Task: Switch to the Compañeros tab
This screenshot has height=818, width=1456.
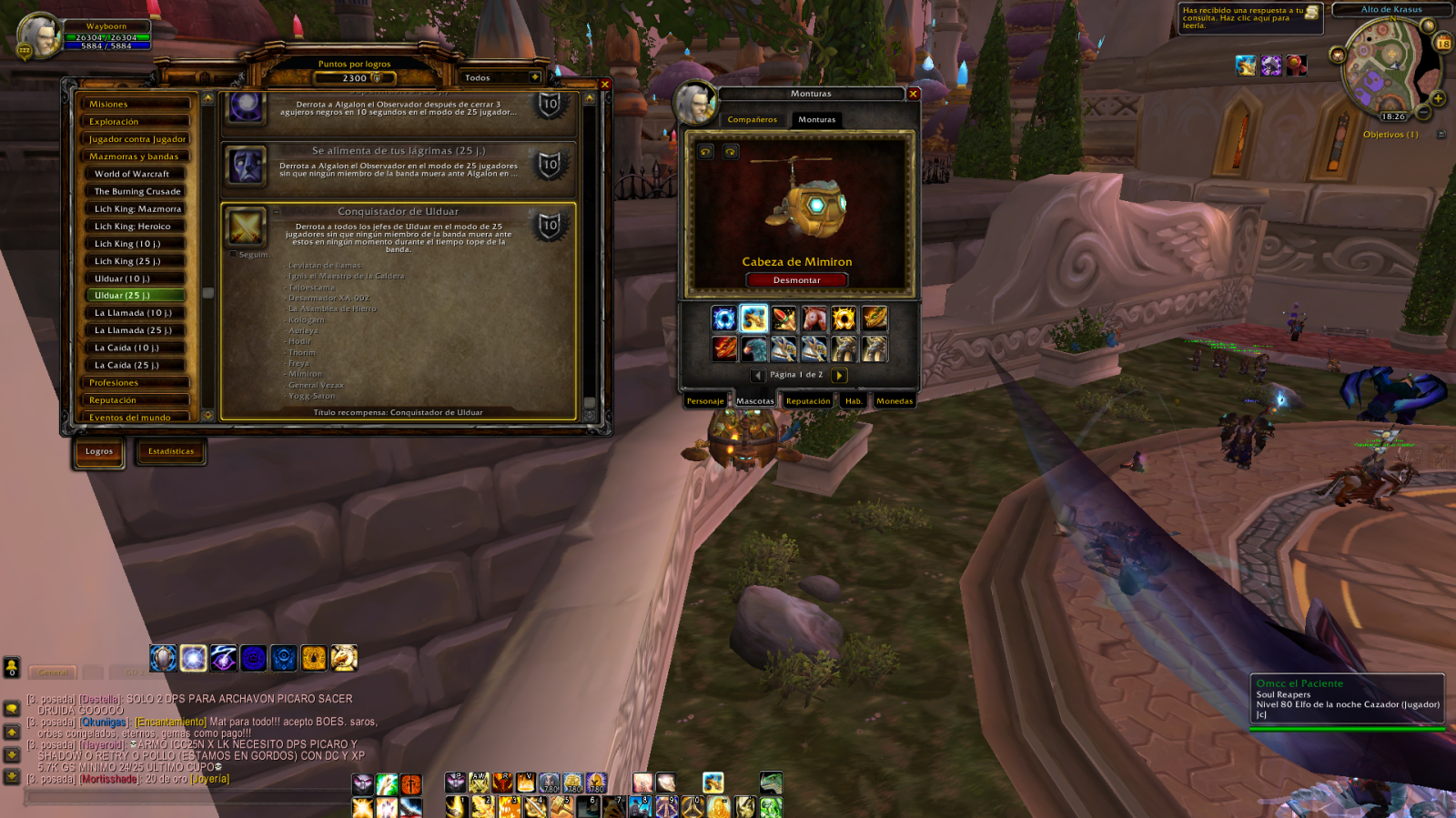Action: [753, 120]
